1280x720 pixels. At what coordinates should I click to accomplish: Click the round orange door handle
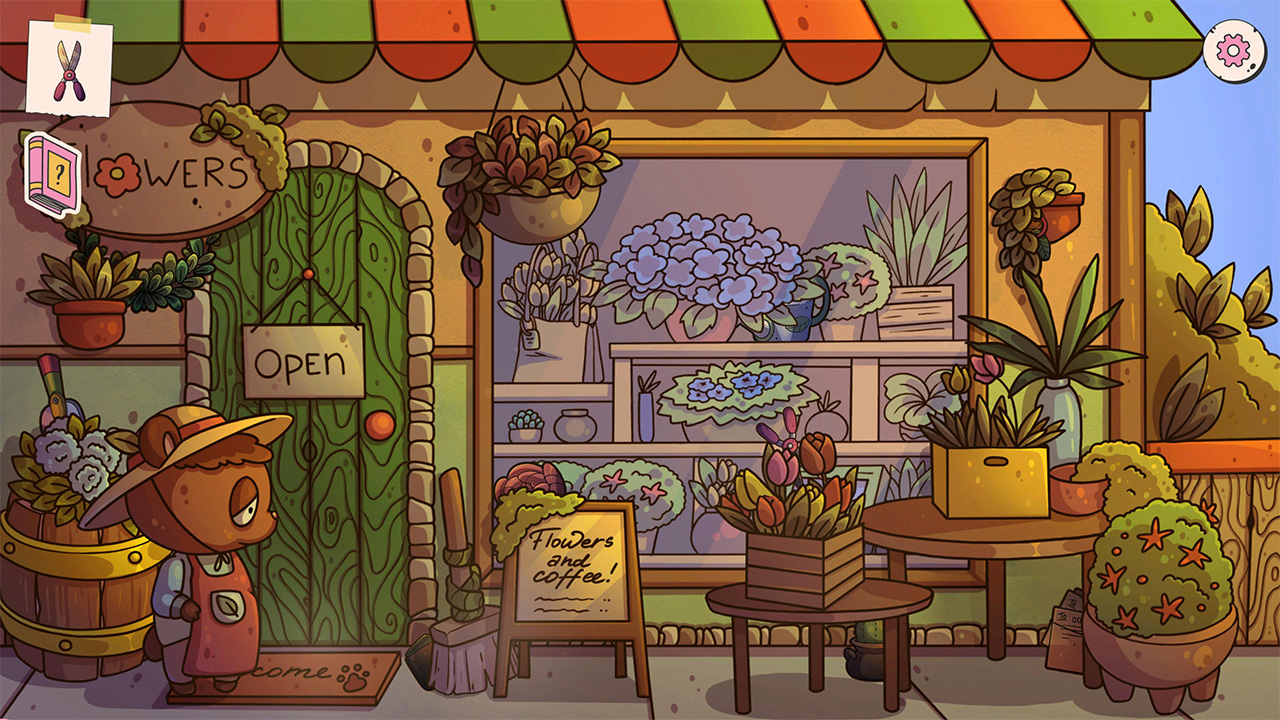381,425
